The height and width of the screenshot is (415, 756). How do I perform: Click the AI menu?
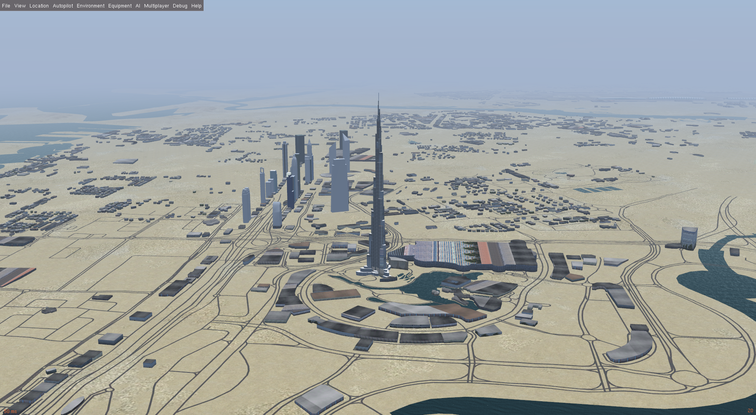click(x=138, y=5)
